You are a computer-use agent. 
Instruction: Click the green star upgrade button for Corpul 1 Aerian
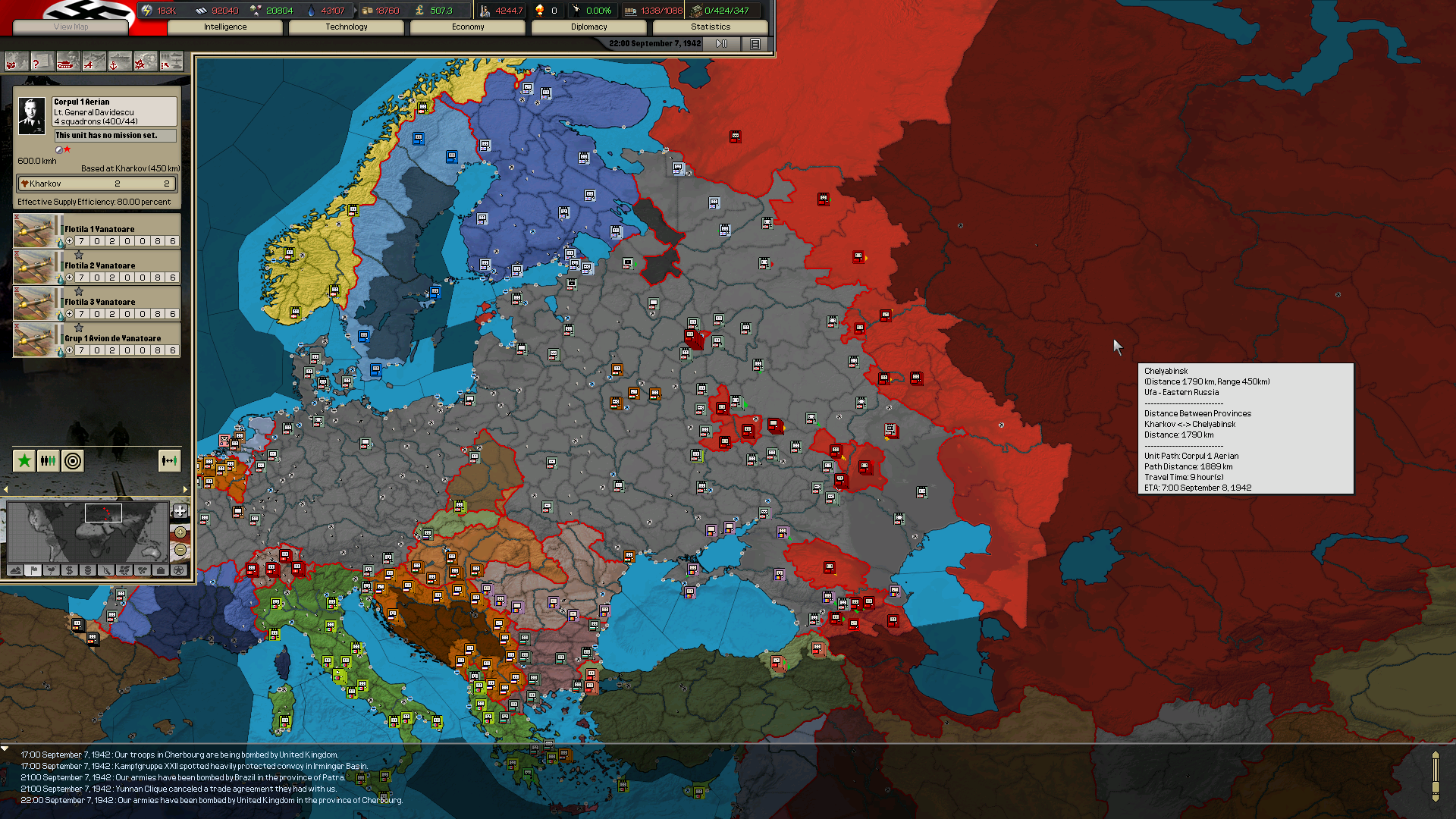24,460
